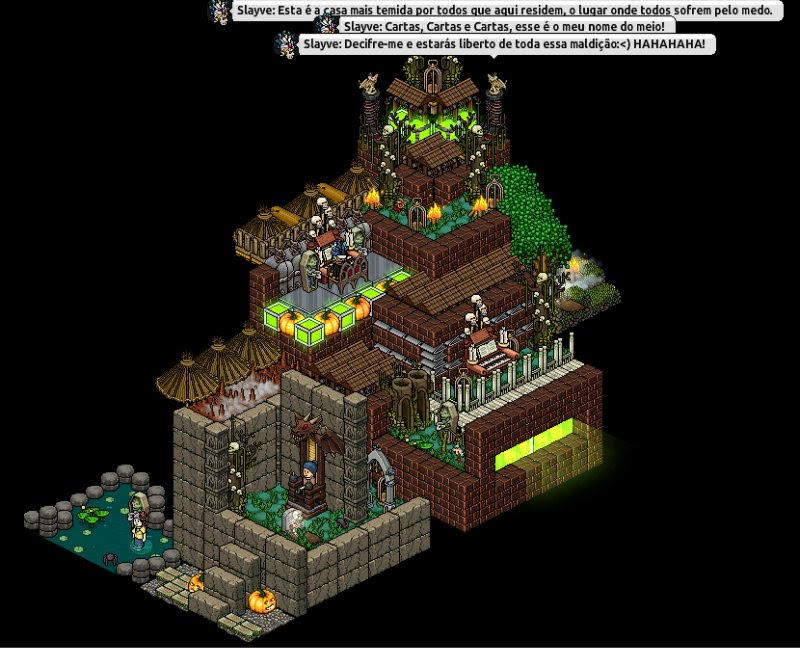800x648 pixels.
Task: Click the "Decifre-me" chat bubble from Slayve
Action: click(509, 45)
